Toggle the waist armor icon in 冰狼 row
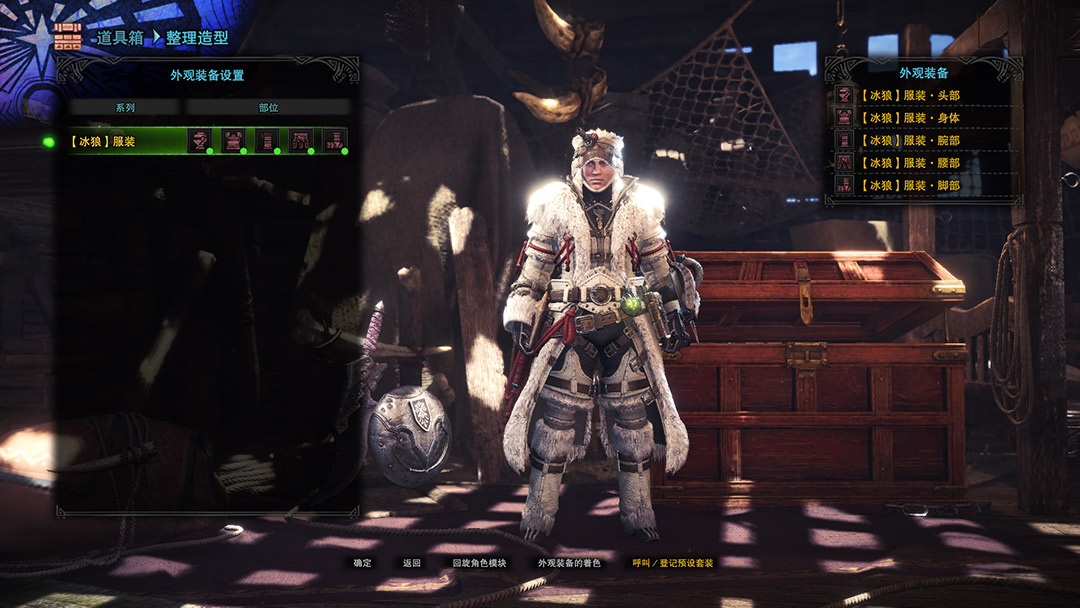The image size is (1080, 608). pyautogui.click(x=301, y=141)
